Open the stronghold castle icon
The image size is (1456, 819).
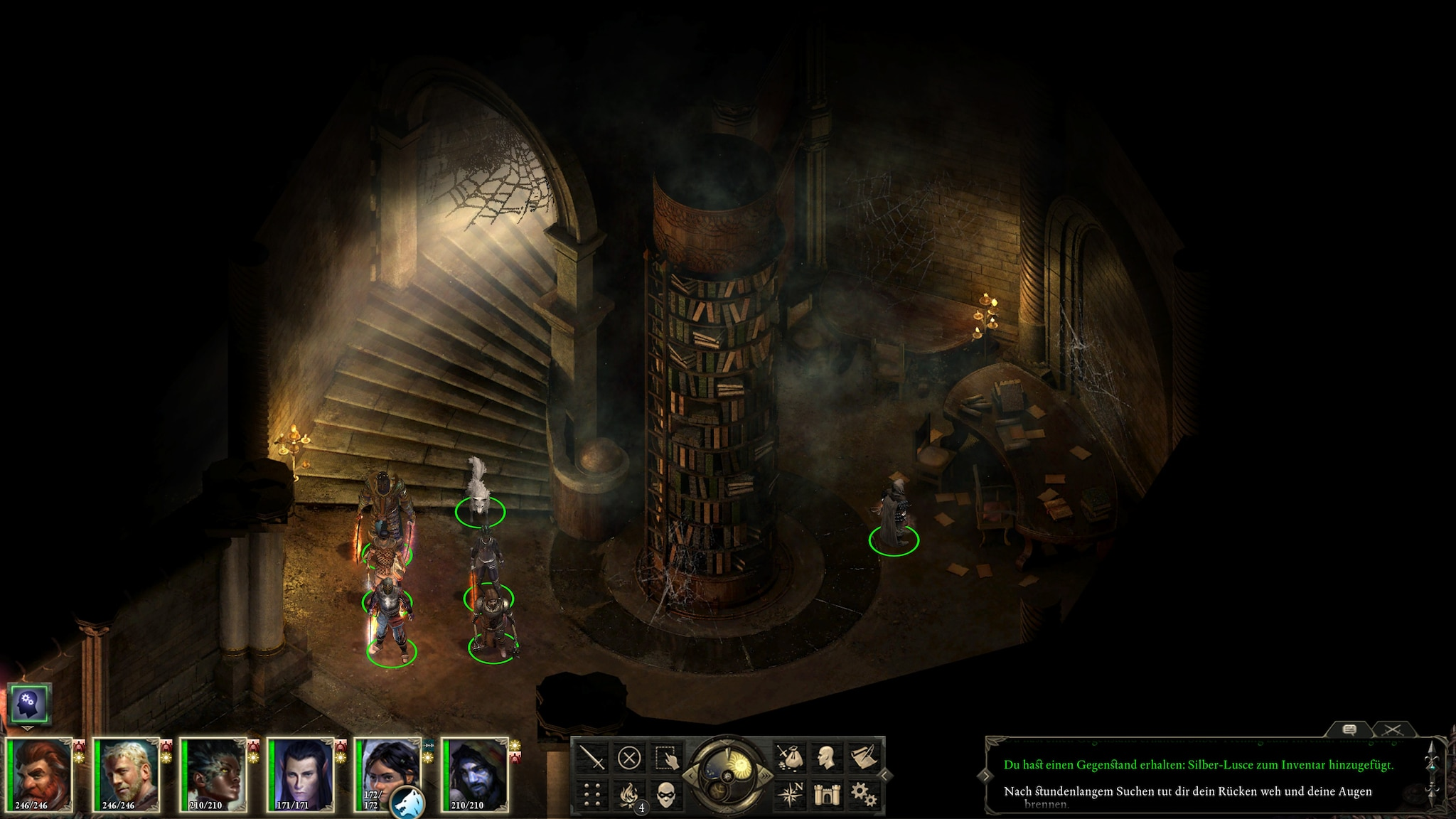point(825,793)
